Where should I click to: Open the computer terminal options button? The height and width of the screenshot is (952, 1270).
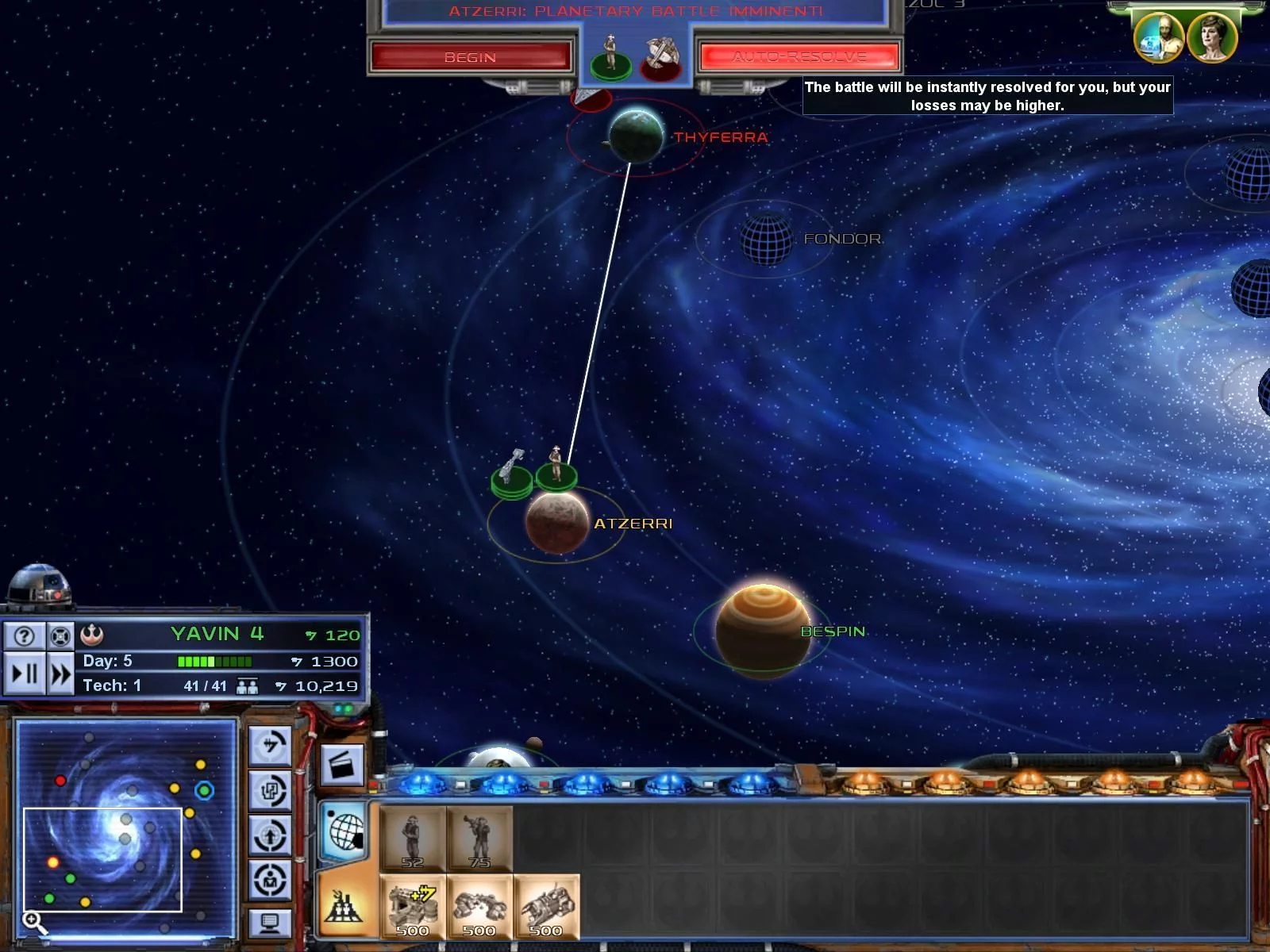[270, 923]
